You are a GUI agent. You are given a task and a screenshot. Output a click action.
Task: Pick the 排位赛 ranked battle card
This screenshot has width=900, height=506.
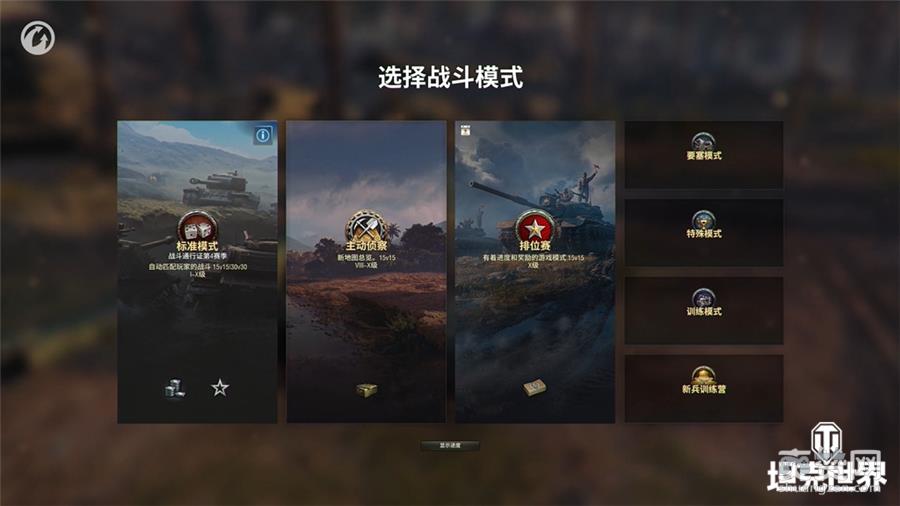535,271
